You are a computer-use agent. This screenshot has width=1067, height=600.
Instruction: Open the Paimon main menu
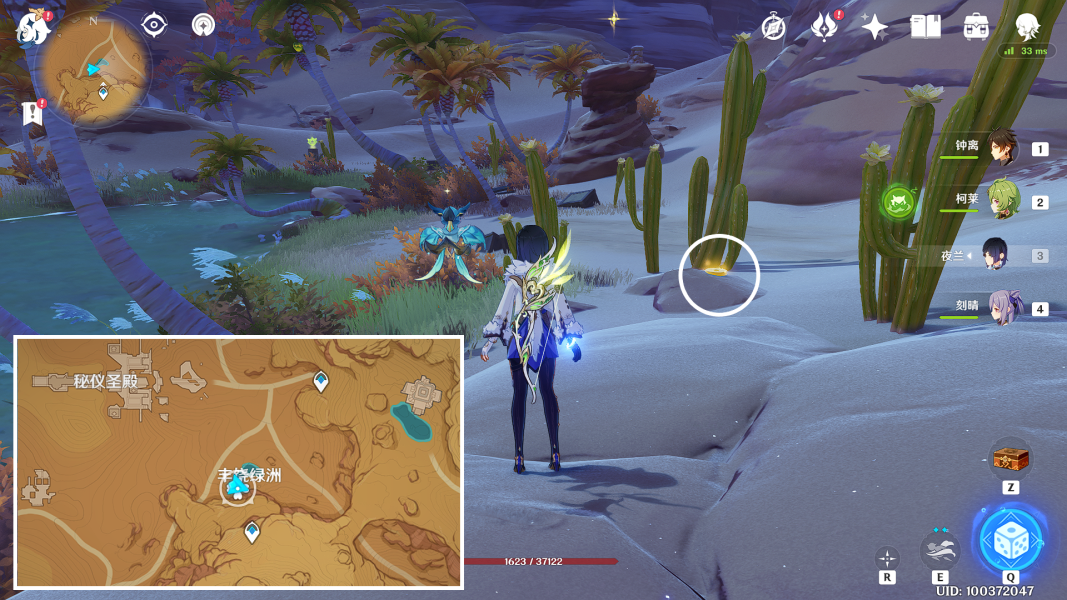tap(33, 27)
